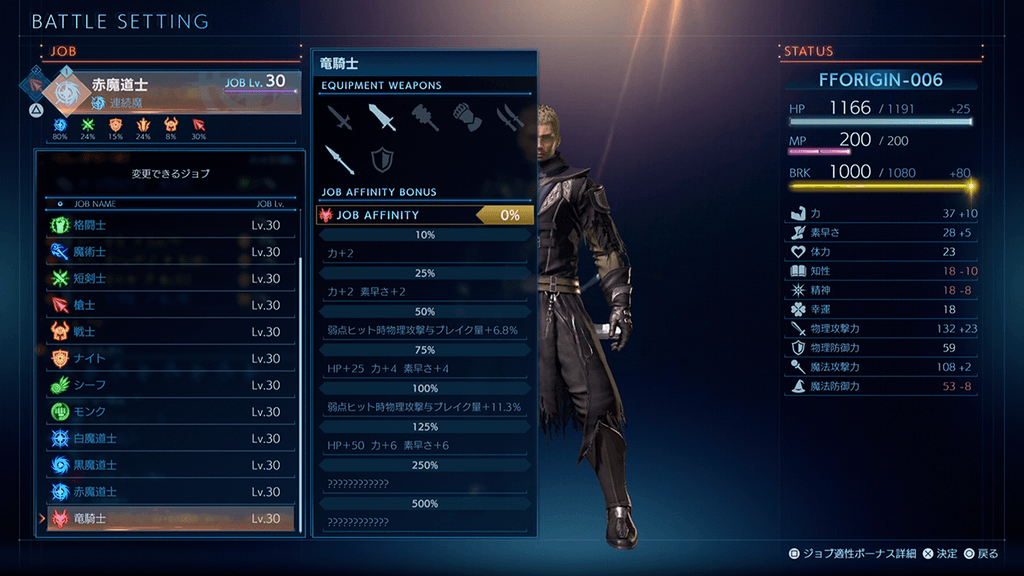Screen dimensions: 1024x576
Task: Select 槍士 in the job list
Action: [170, 305]
